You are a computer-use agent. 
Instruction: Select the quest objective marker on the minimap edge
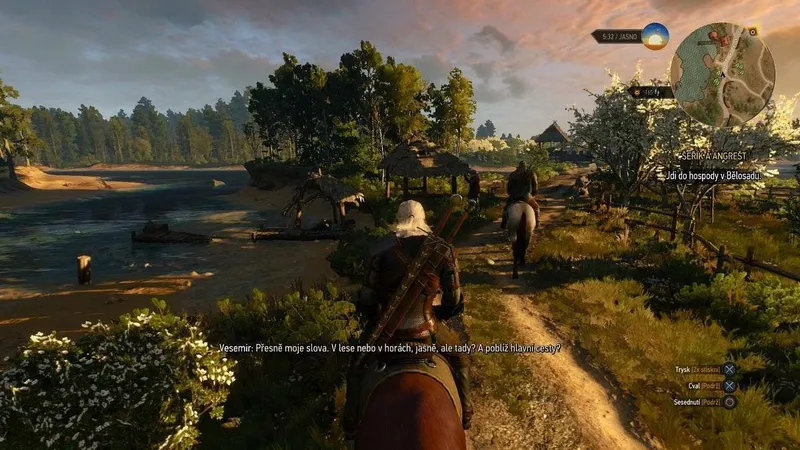click(x=752, y=32)
